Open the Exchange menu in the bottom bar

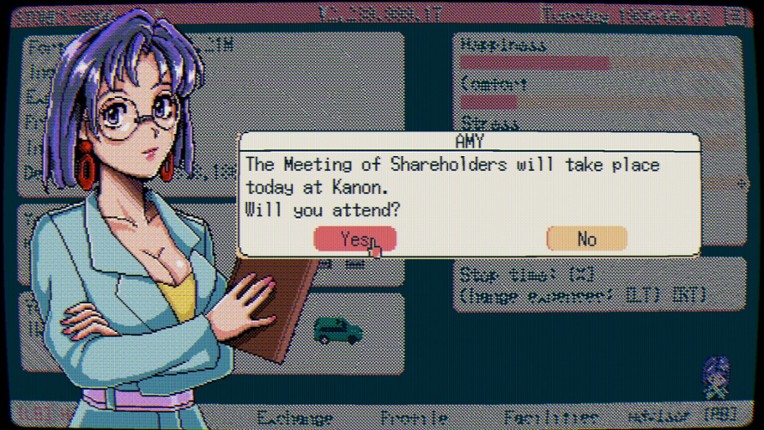coord(295,416)
